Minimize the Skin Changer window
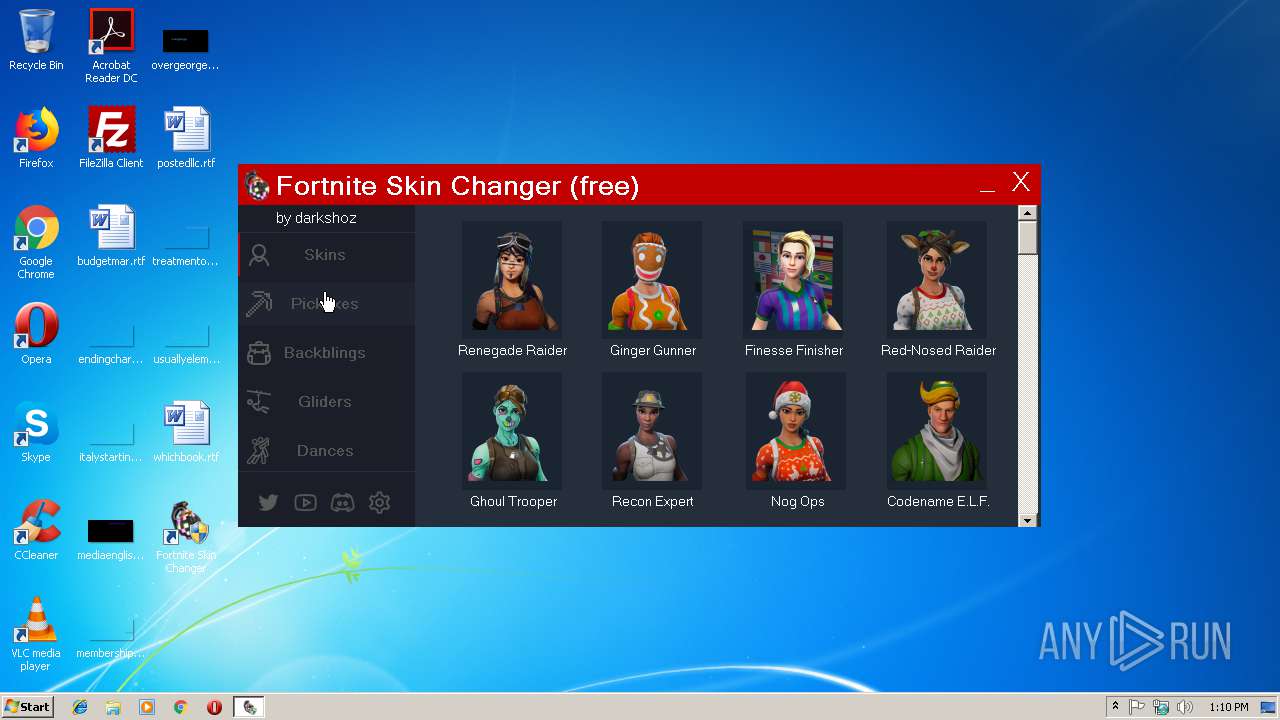 pyautogui.click(x=987, y=184)
